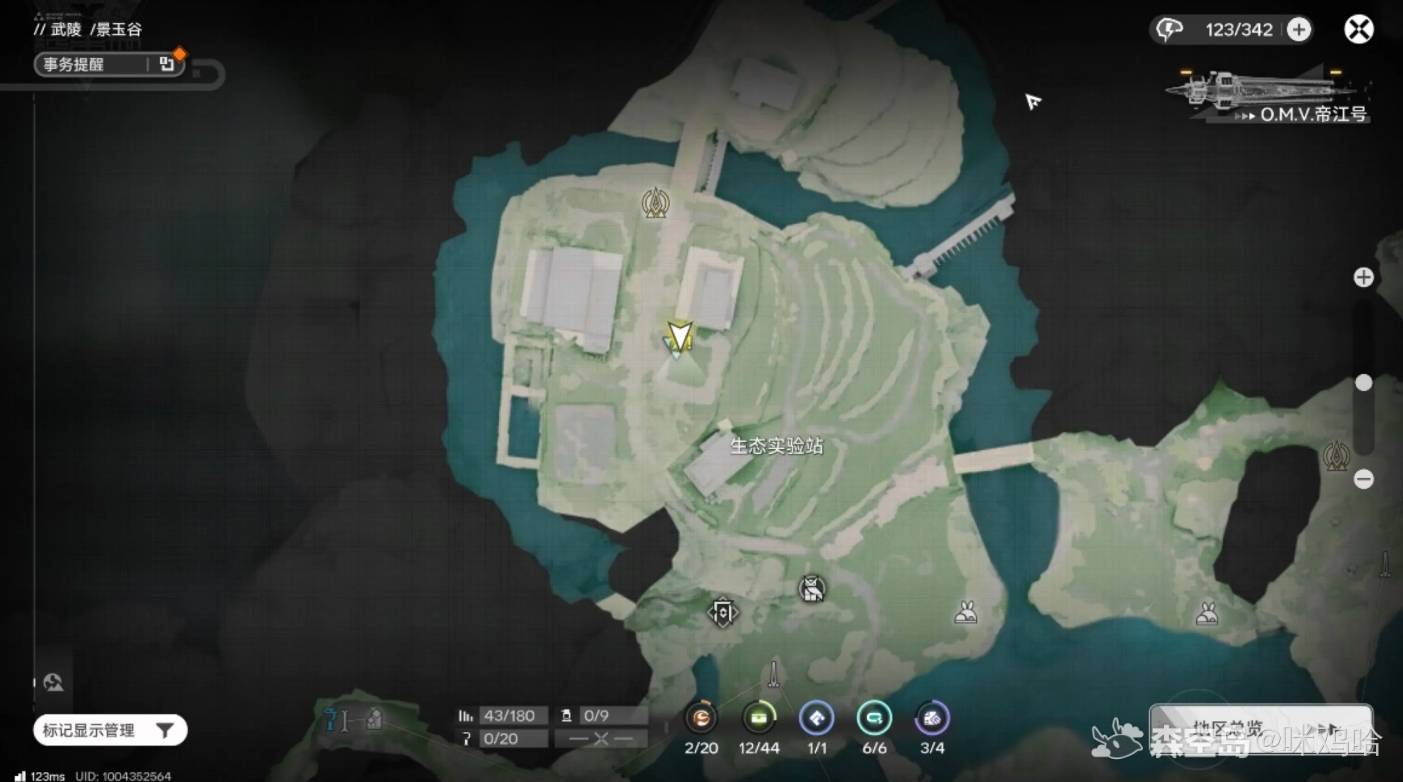The width and height of the screenshot is (1403, 782).
Task: Select the blue diamond tracker 1/1
Action: 817,717
